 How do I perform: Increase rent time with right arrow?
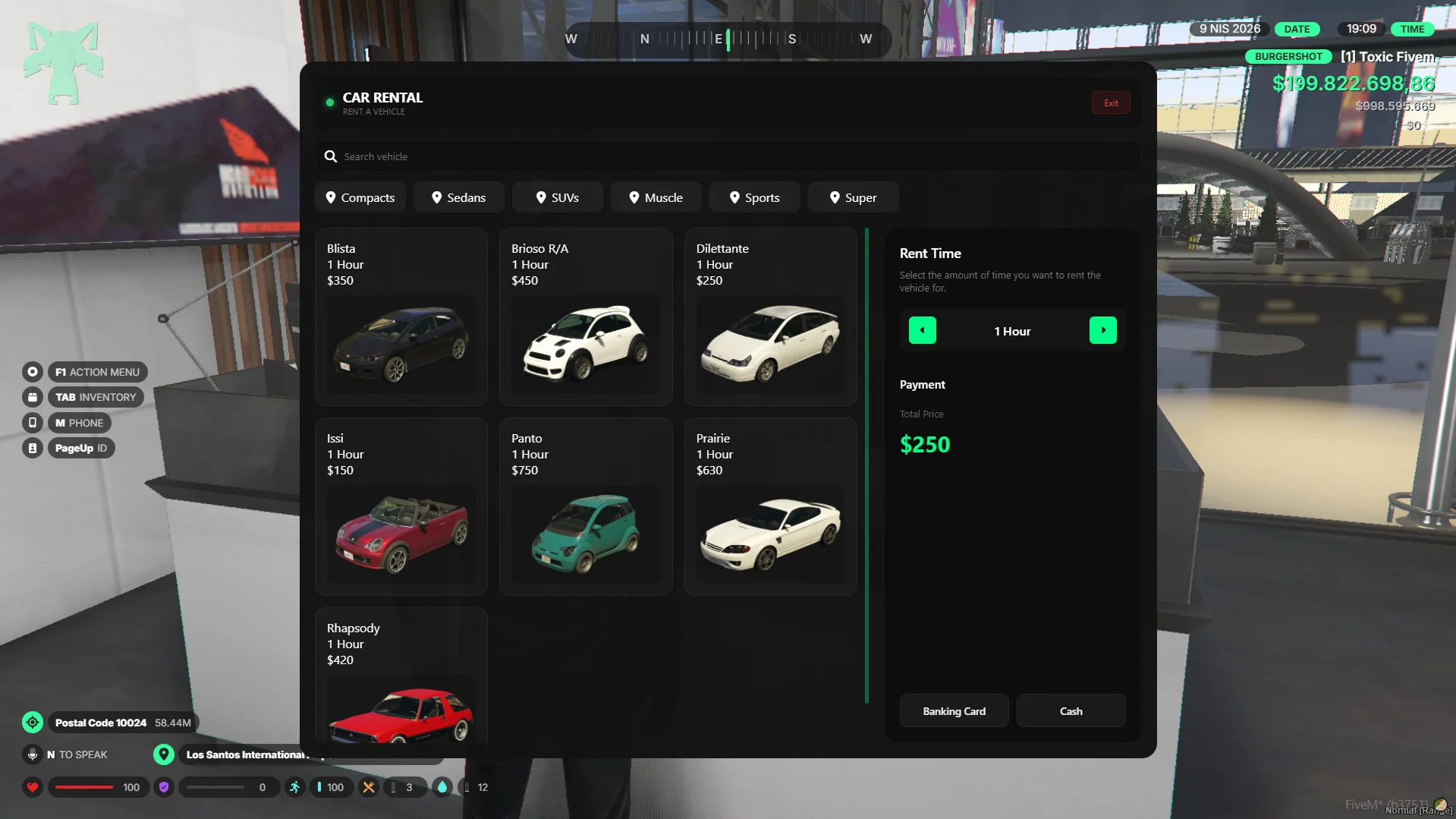(1102, 330)
